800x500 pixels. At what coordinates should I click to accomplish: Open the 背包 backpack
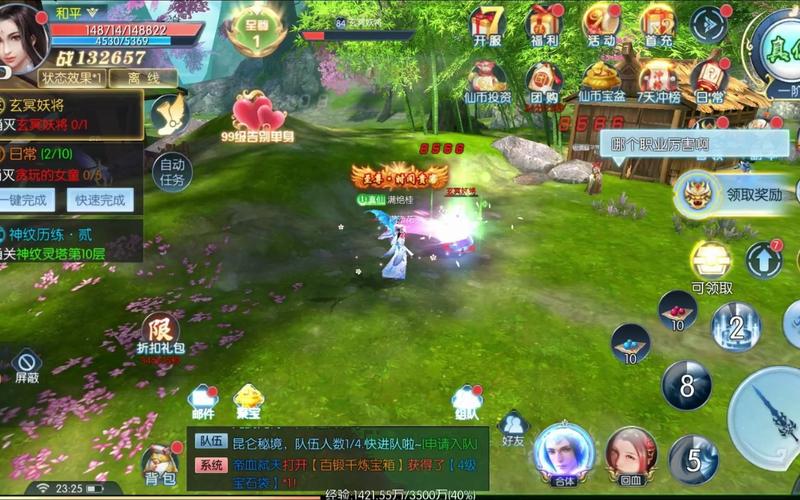click(160, 466)
